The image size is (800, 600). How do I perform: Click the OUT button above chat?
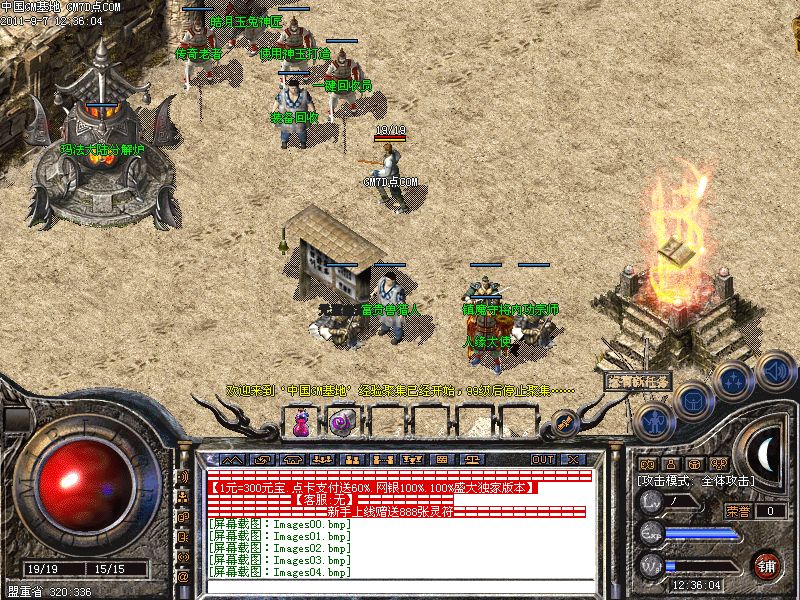point(543,459)
